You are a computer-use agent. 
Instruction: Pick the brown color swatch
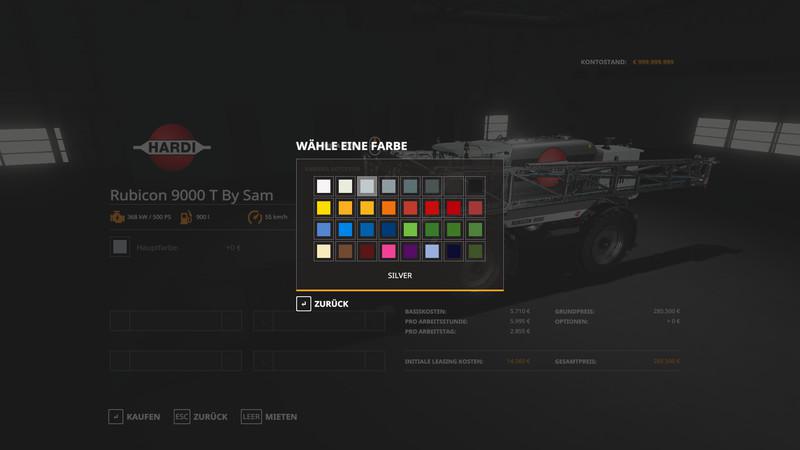[x=345, y=251]
